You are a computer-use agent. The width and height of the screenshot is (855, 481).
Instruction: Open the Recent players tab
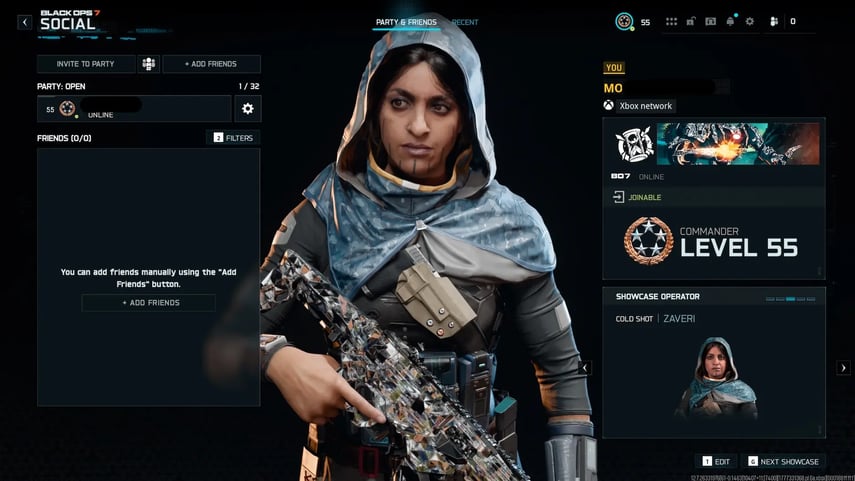465,22
